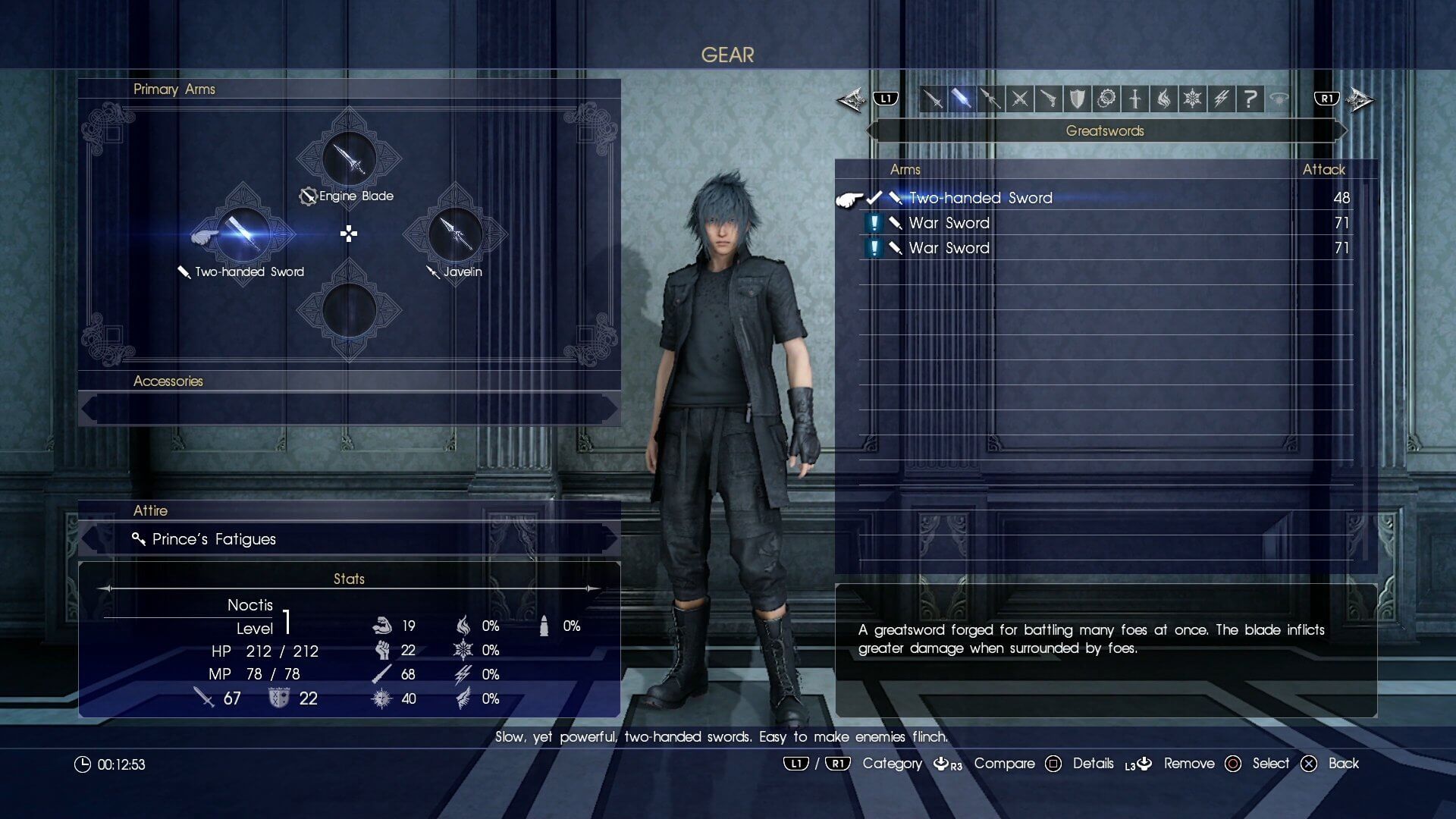Select the Firearms pistol category icon

1048,99
